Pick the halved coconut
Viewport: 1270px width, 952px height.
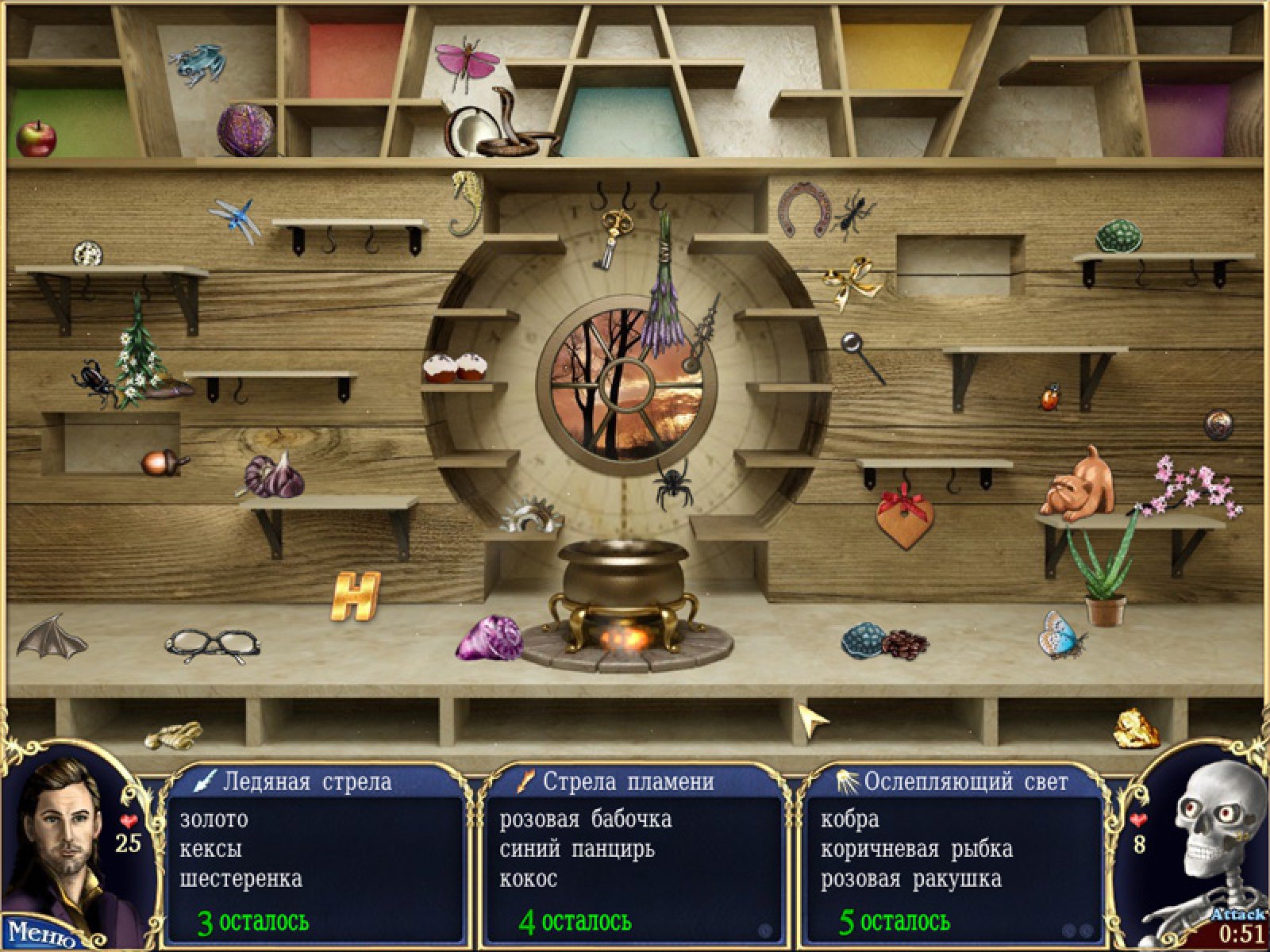click(x=465, y=132)
